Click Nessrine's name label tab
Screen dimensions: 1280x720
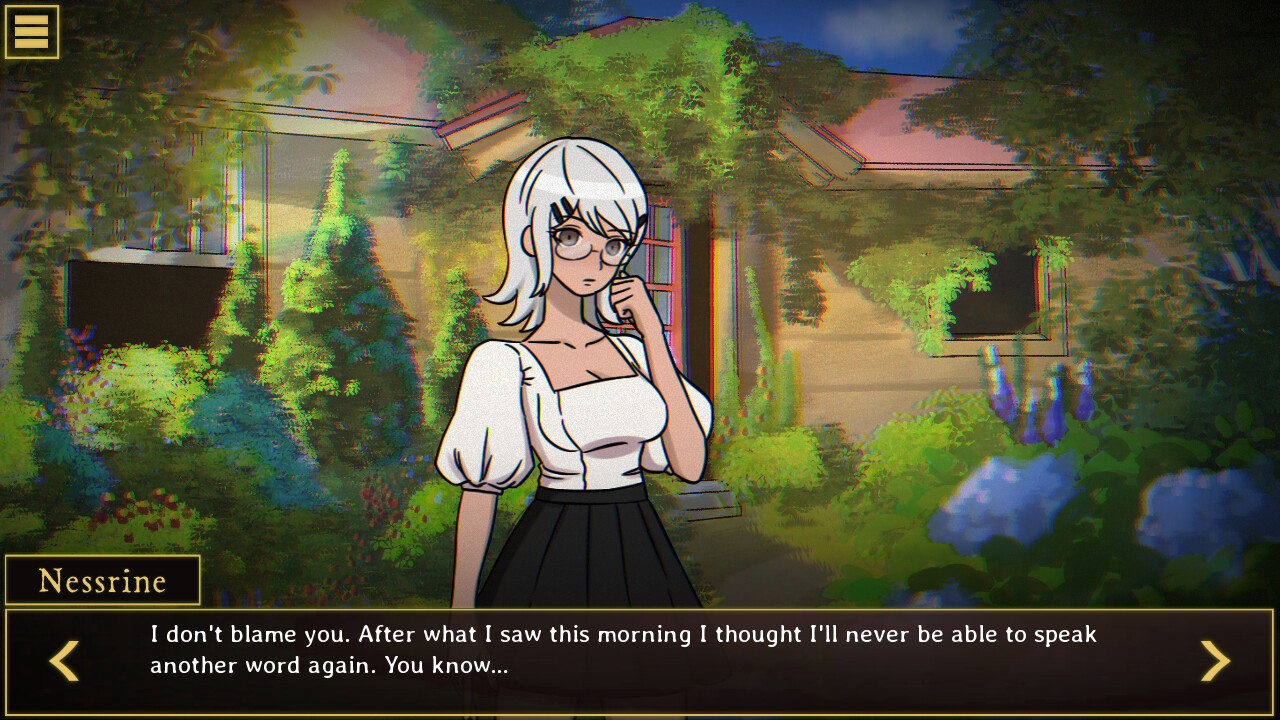pyautogui.click(x=100, y=580)
